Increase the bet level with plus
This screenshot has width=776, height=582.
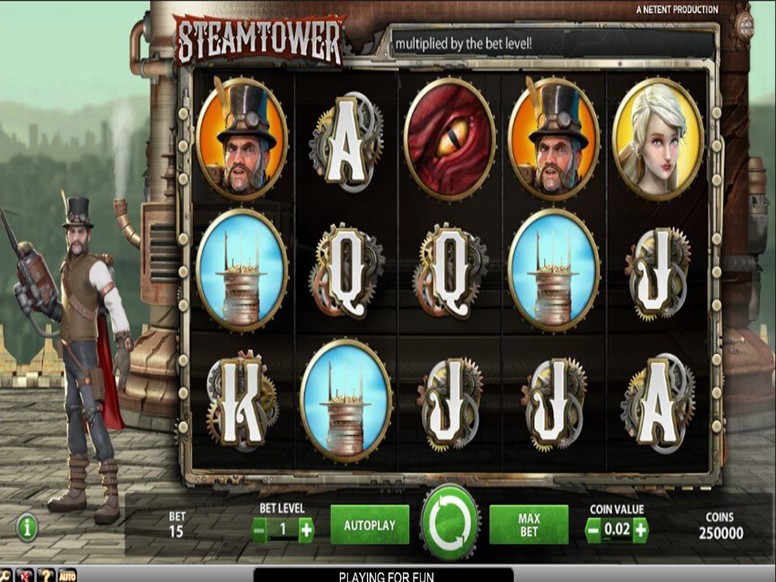coord(306,529)
